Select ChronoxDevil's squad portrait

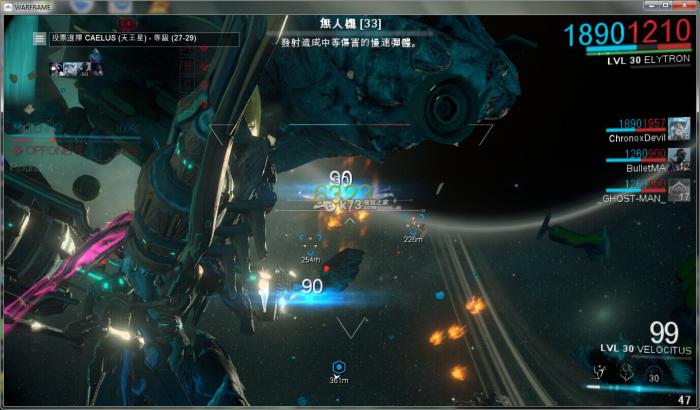pos(679,128)
